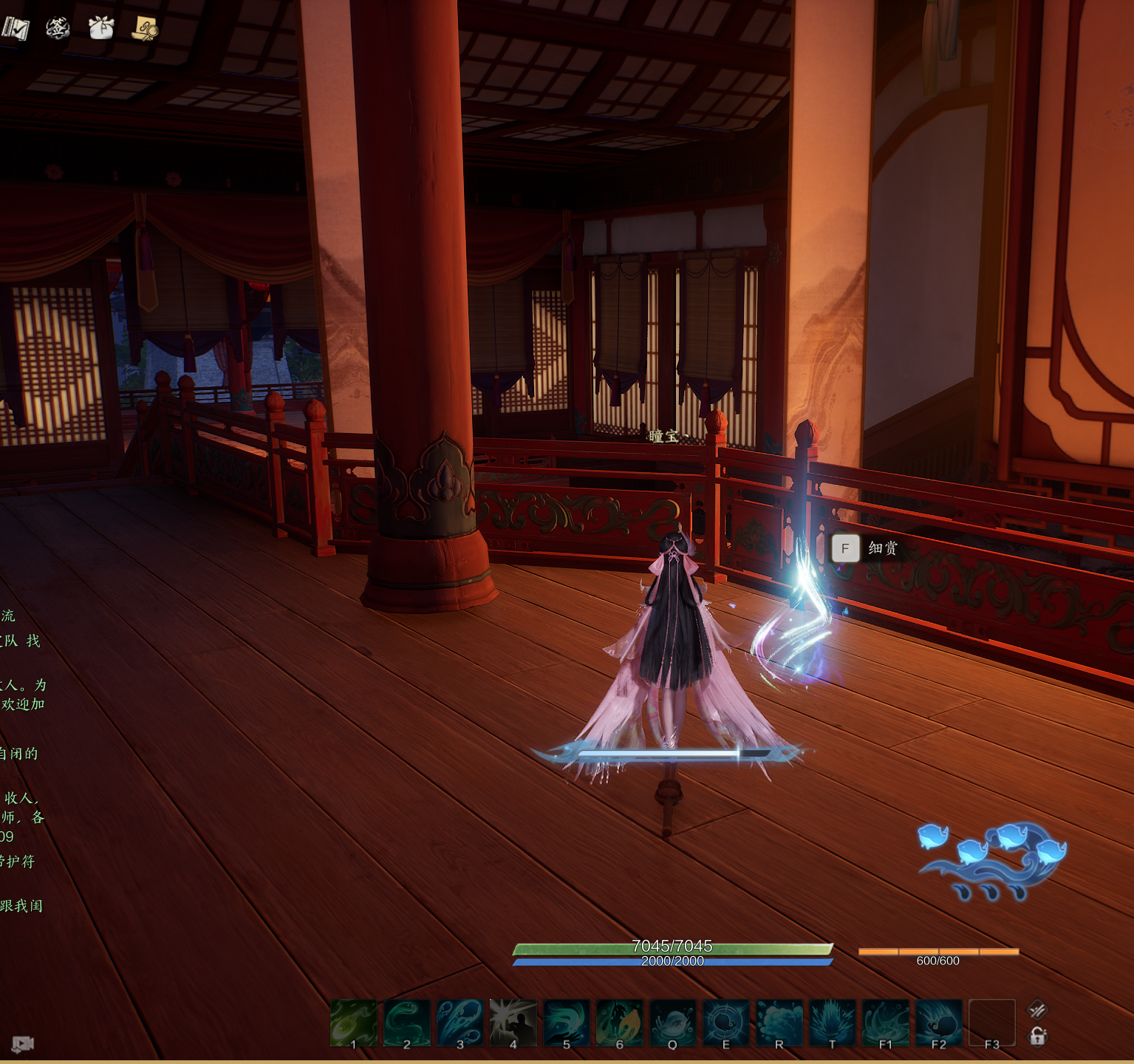1134x1064 pixels.
Task: Toggle the skill bar padlock icon
Action: pos(1038,1037)
